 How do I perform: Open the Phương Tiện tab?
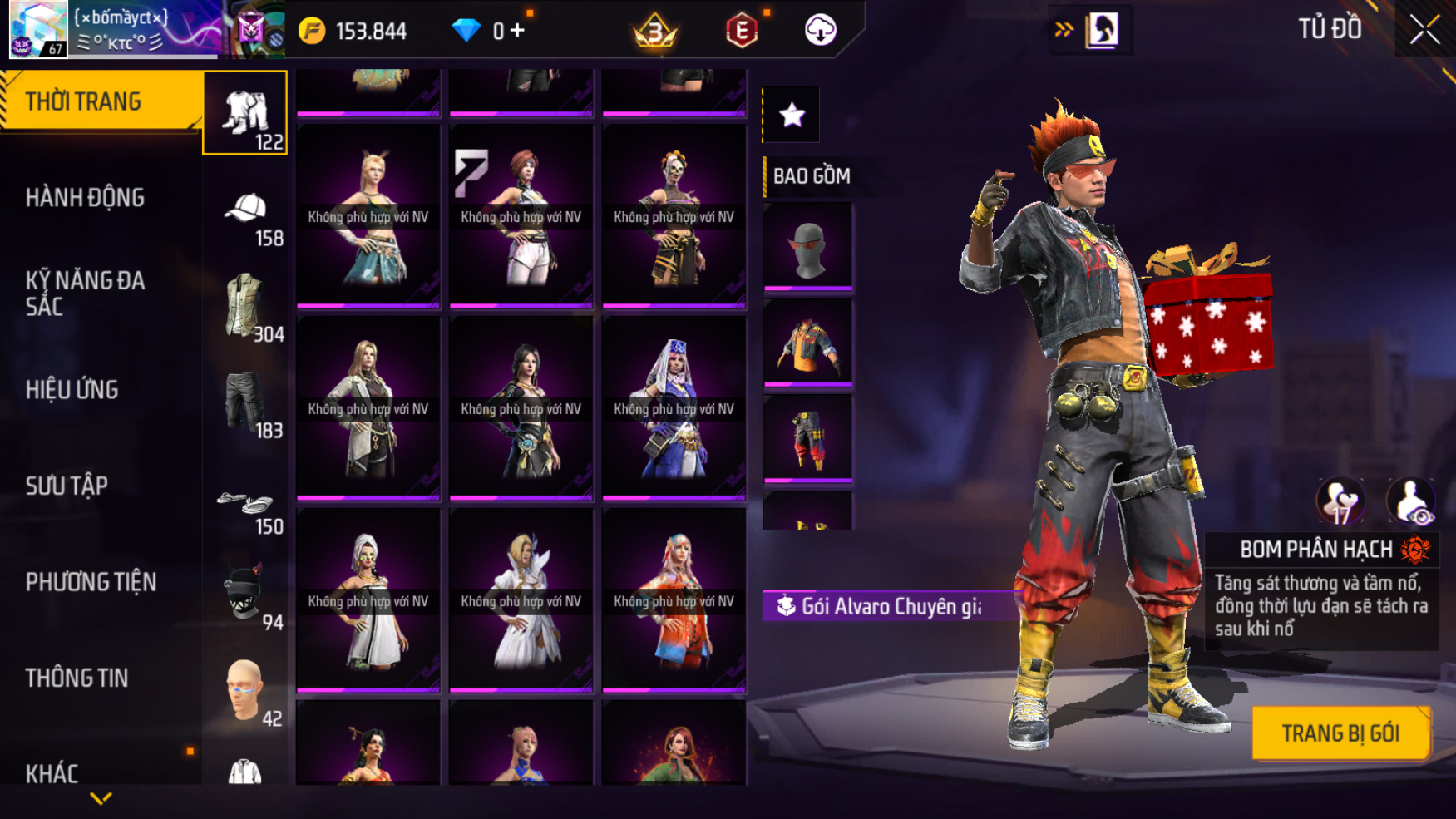pyautogui.click(x=91, y=582)
